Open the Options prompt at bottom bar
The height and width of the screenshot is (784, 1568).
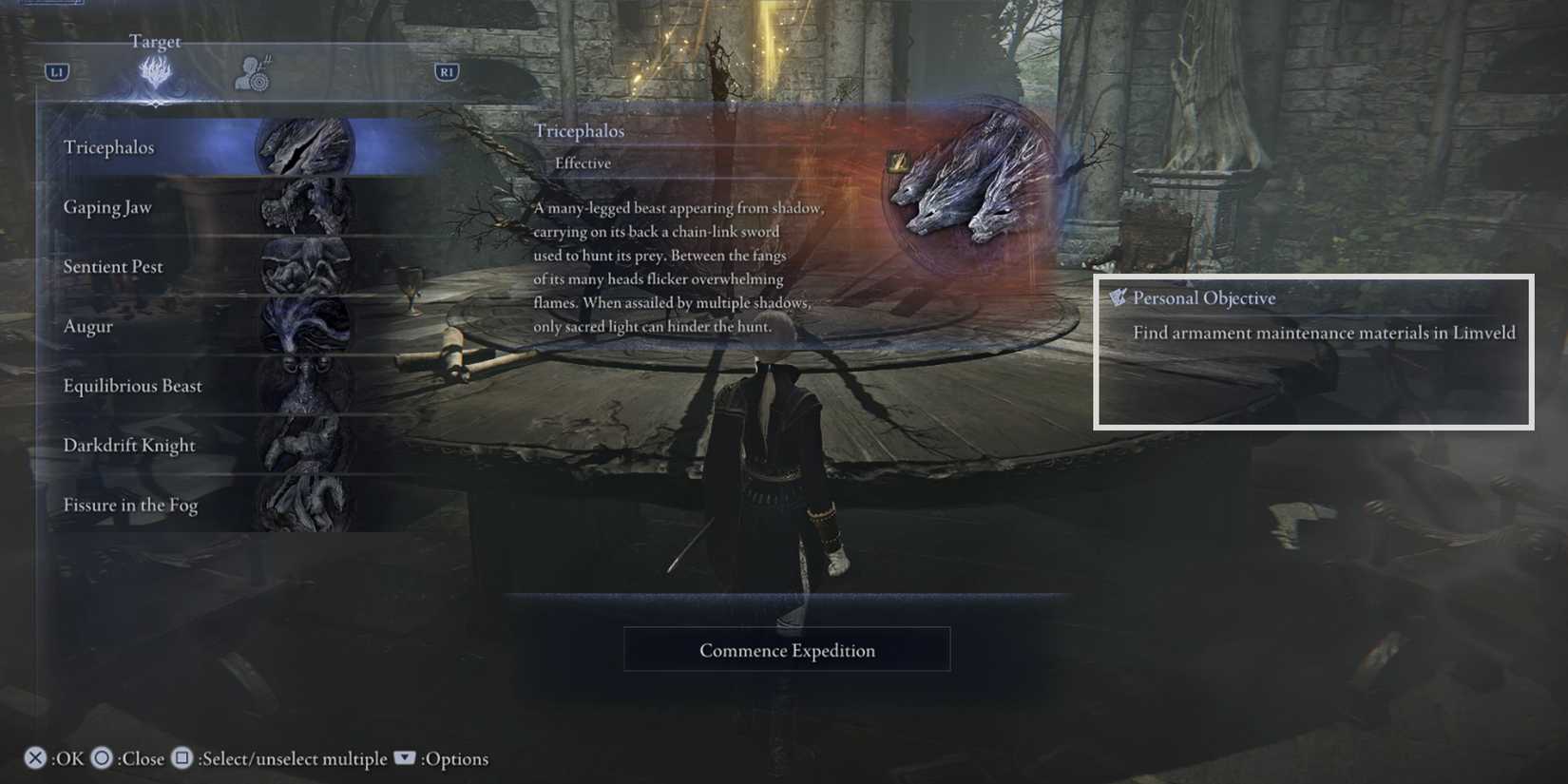pos(404,758)
